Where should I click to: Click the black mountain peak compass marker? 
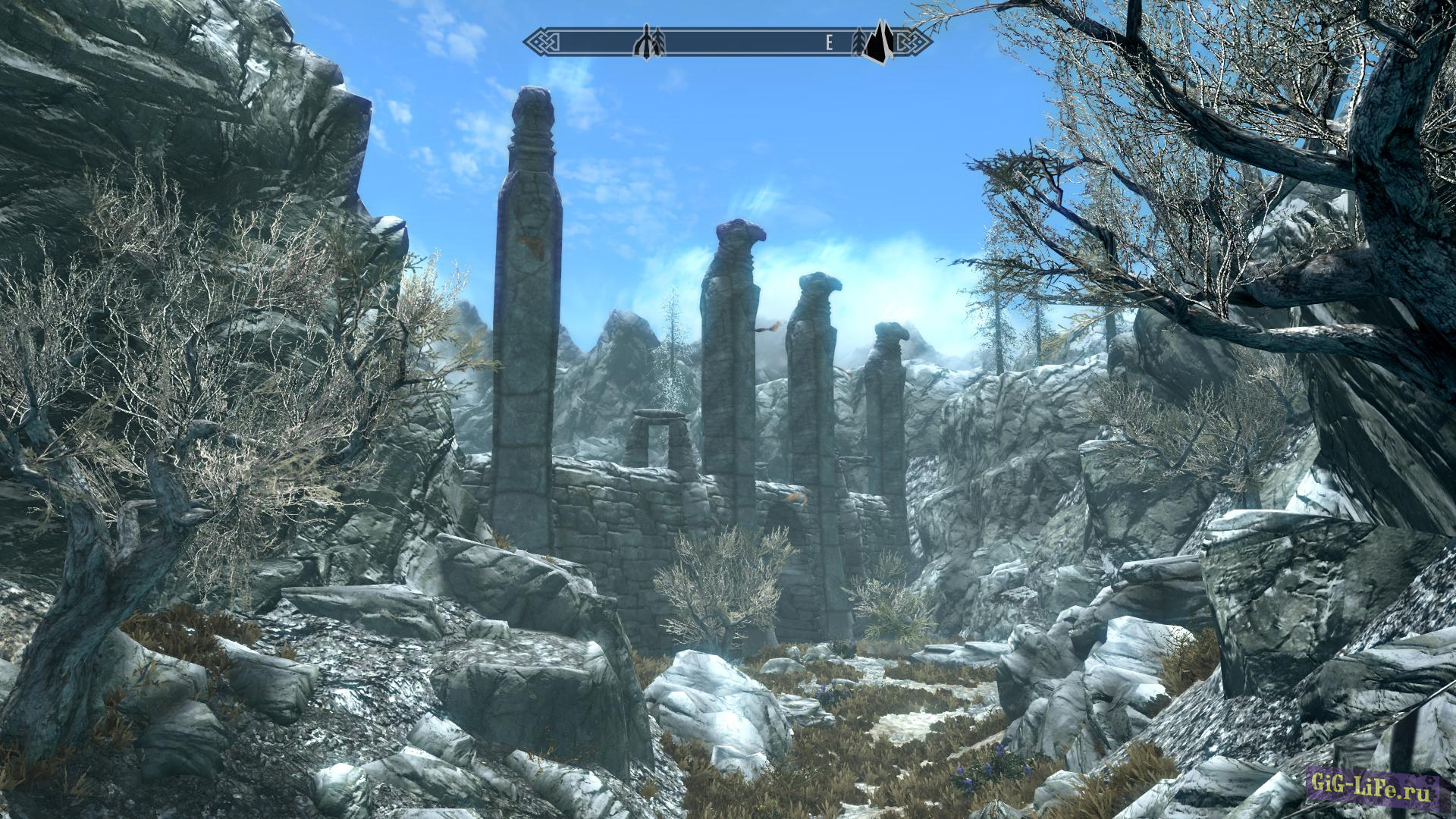(x=879, y=43)
